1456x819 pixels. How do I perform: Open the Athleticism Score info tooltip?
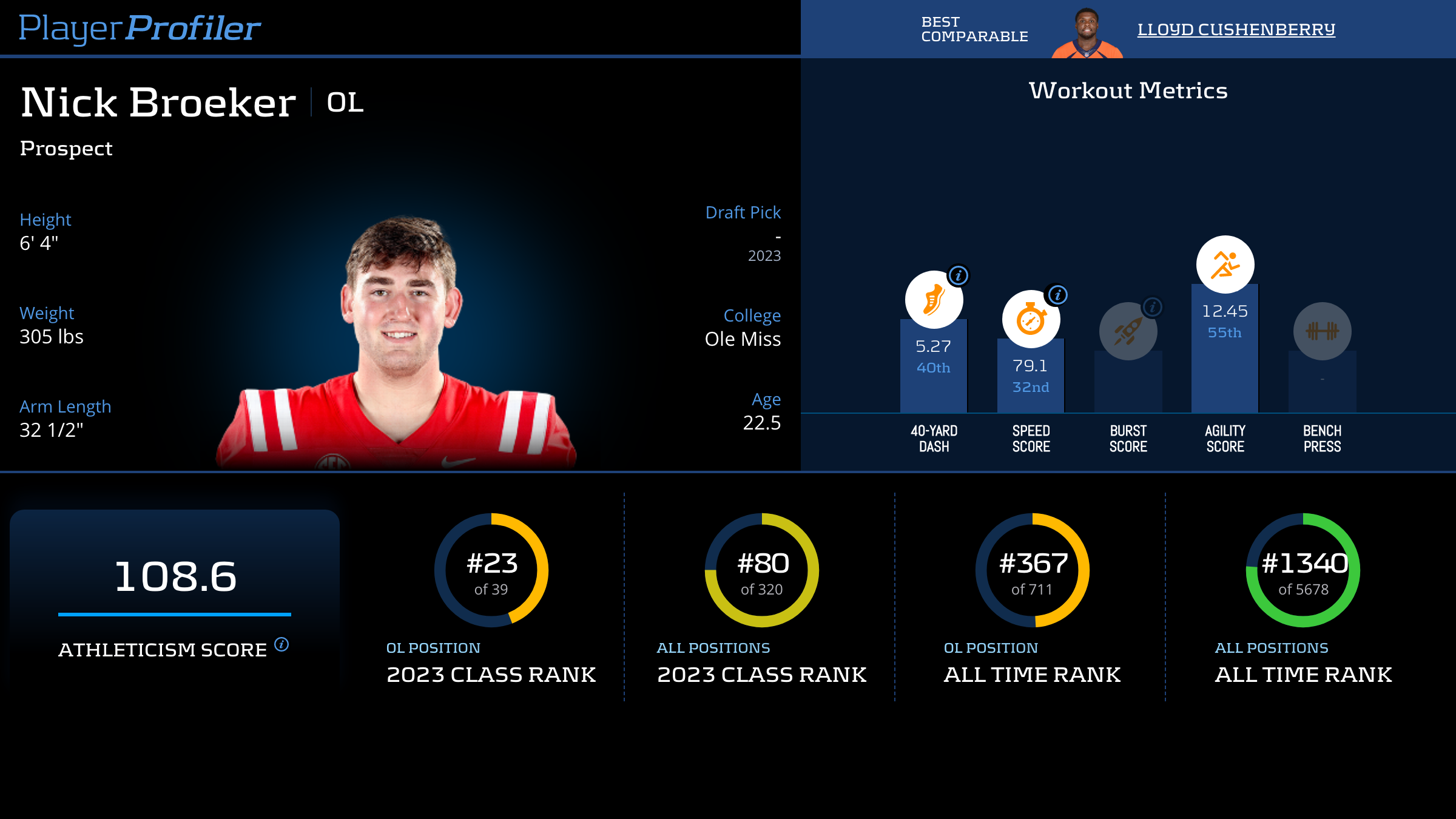(281, 644)
